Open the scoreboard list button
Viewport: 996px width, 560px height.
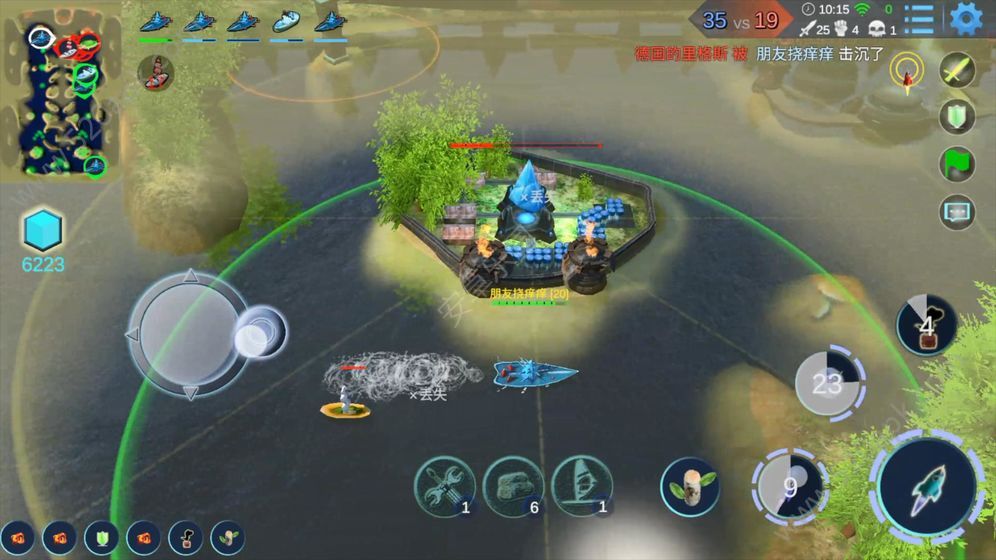(918, 18)
